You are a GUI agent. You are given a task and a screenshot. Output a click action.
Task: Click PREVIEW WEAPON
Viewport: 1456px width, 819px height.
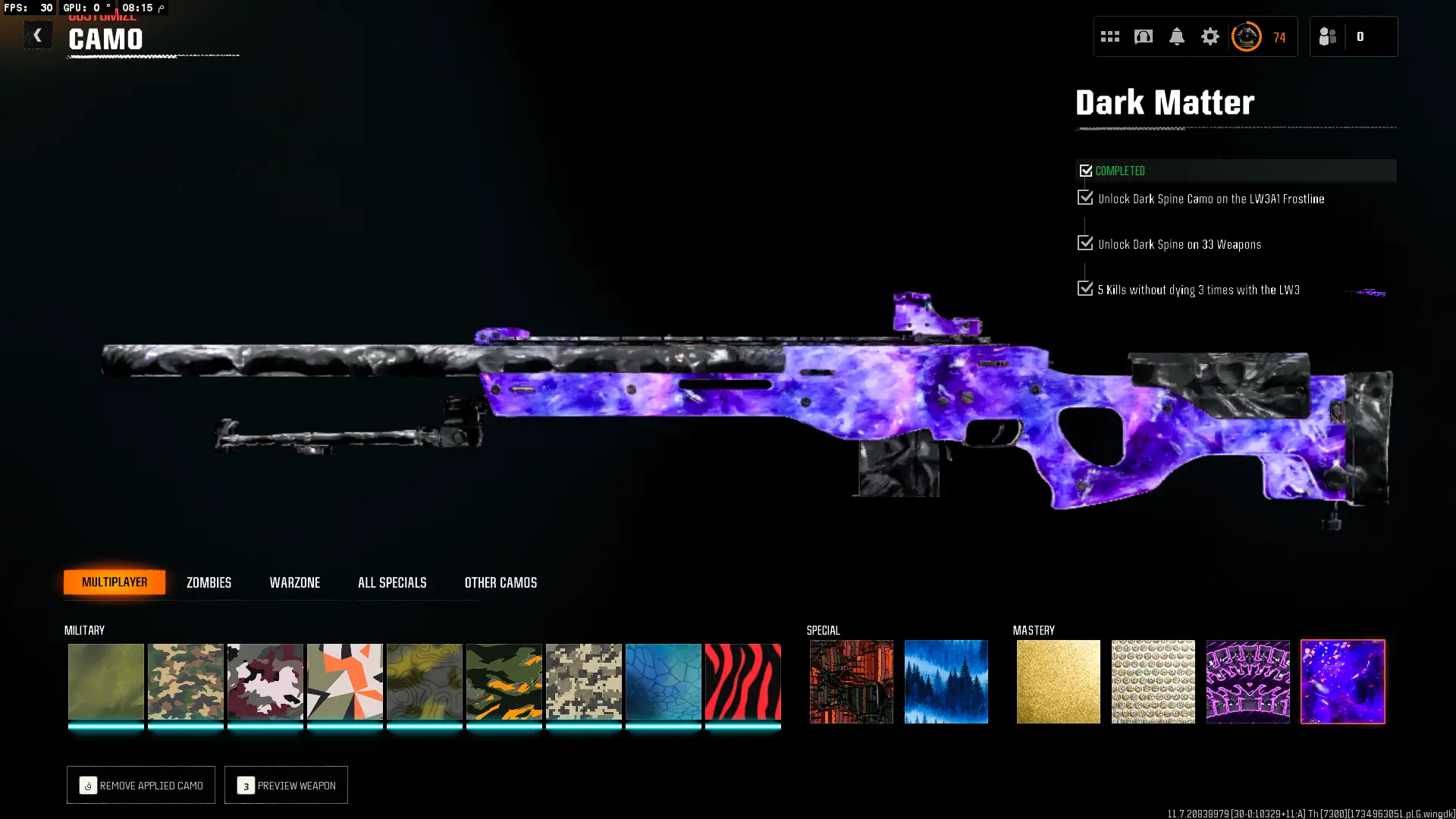(x=286, y=785)
